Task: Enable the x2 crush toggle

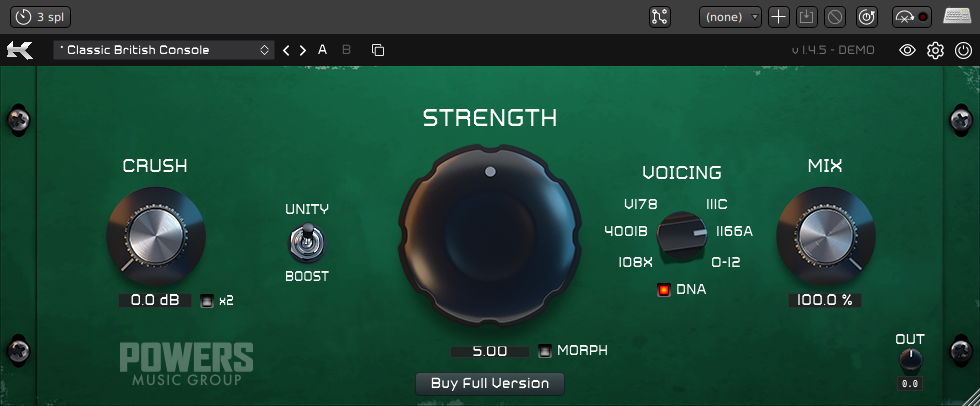Action: tap(207, 300)
